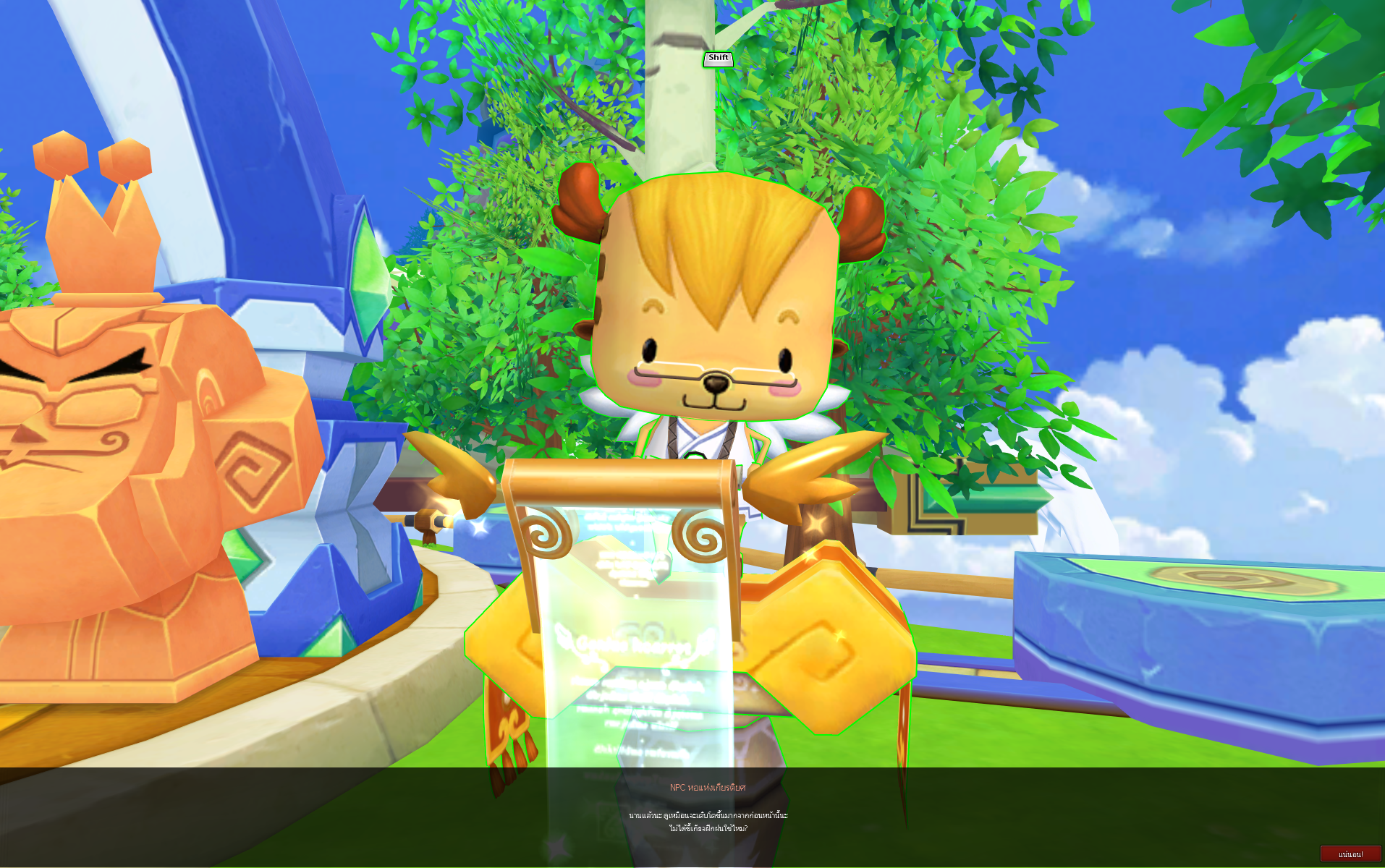The width and height of the screenshot is (1385, 868).
Task: Choose the red "แน่นอน!" dialogue reply button
Action: click(1350, 854)
